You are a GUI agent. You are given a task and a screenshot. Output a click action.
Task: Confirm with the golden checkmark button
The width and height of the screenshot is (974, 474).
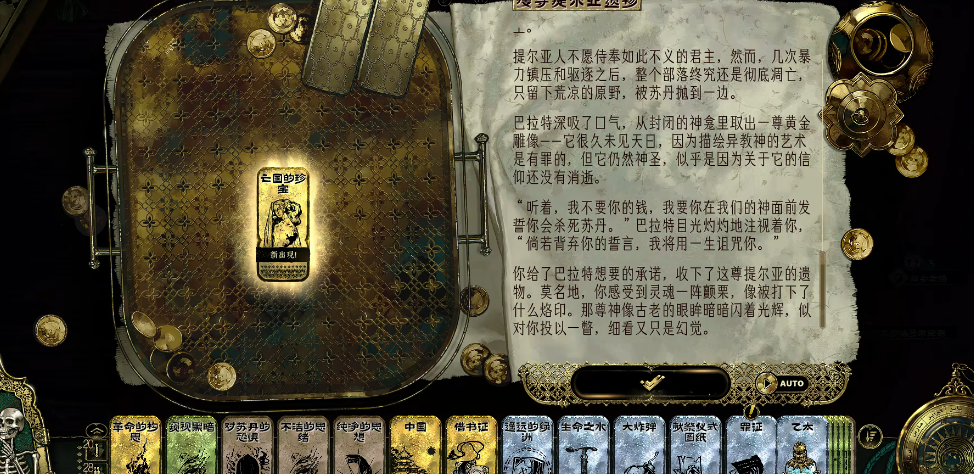(x=652, y=383)
